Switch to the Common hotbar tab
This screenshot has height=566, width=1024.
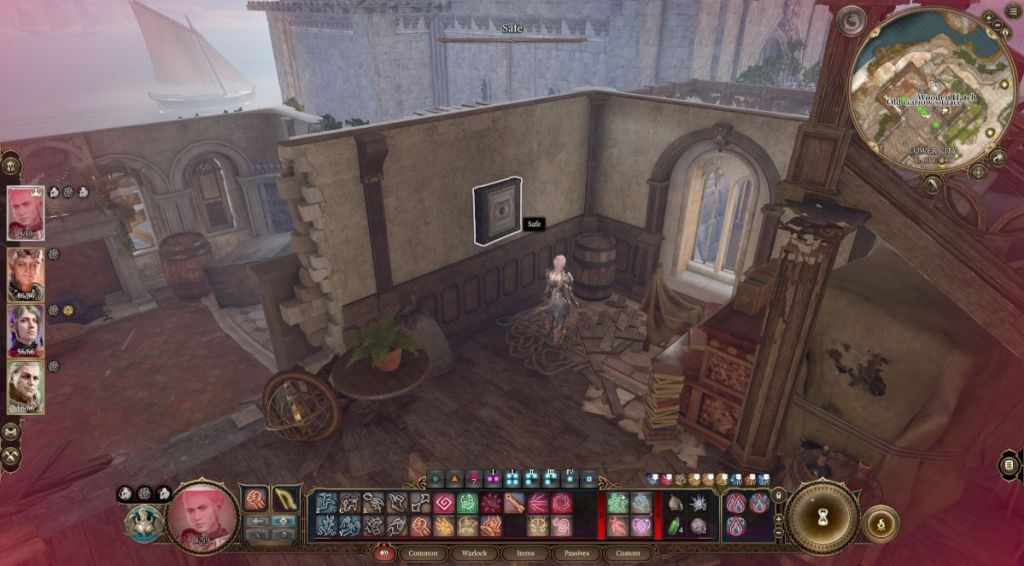[x=423, y=553]
